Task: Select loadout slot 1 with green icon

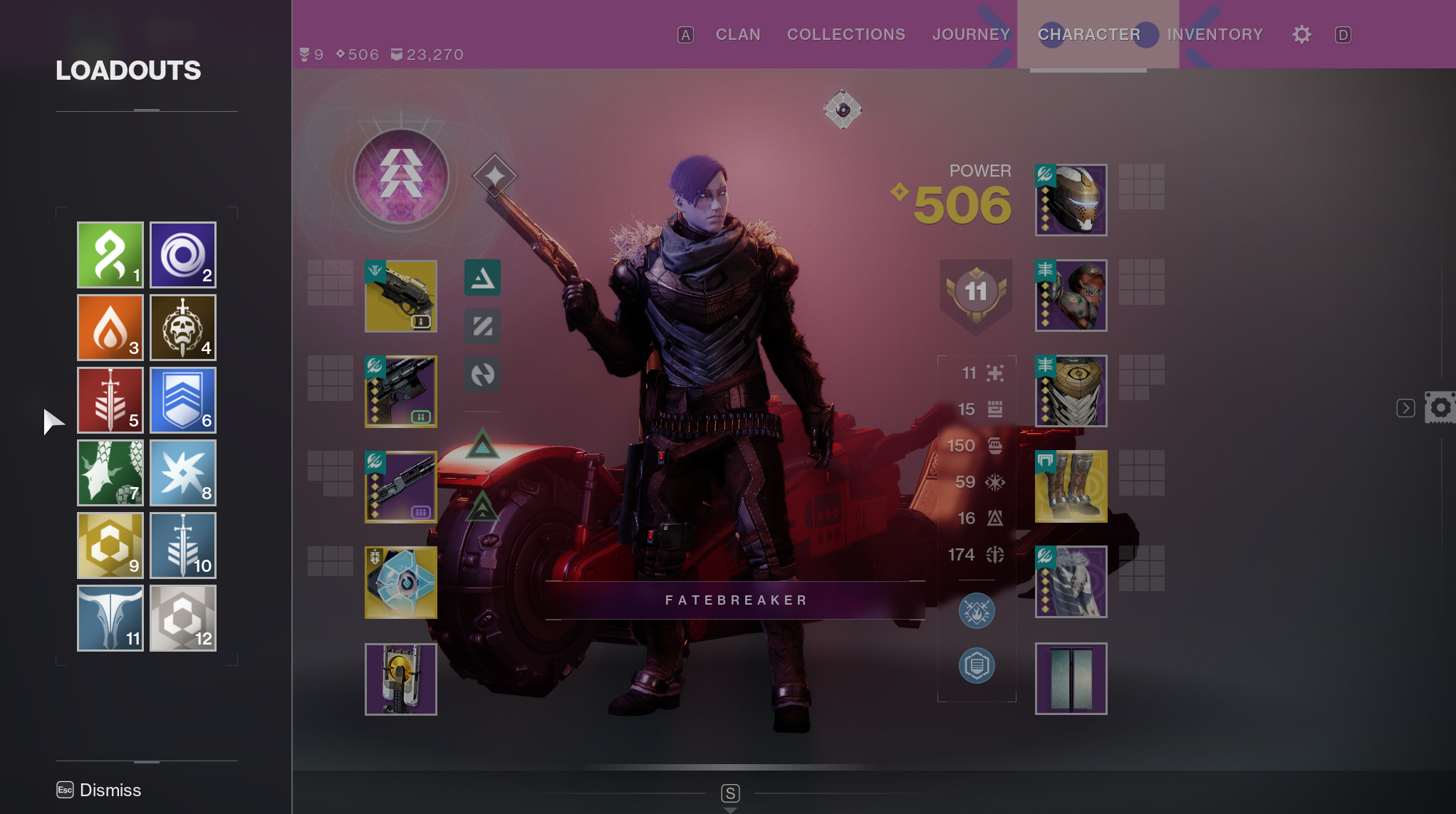Action: pos(110,254)
